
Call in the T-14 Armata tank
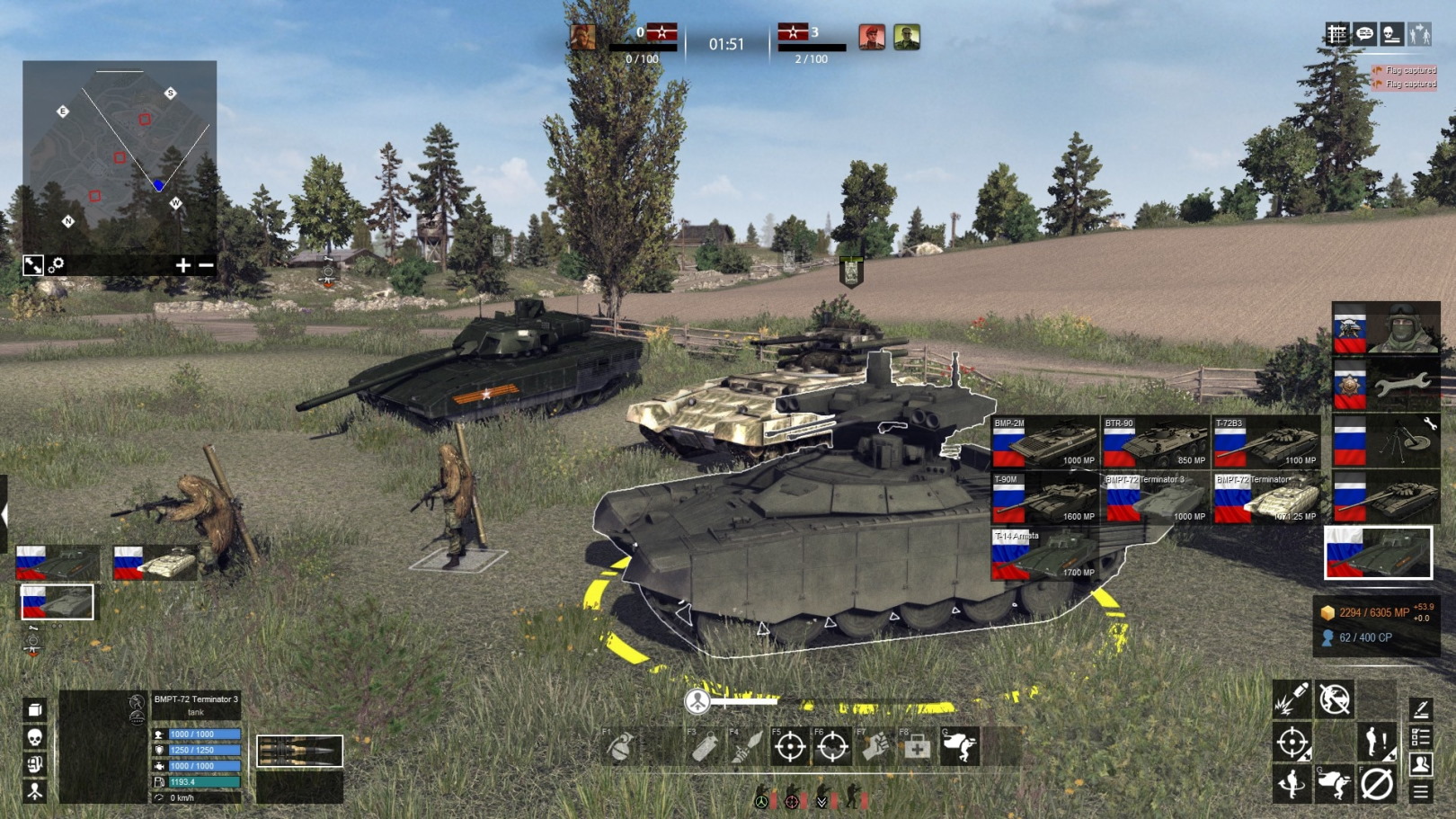[1044, 554]
